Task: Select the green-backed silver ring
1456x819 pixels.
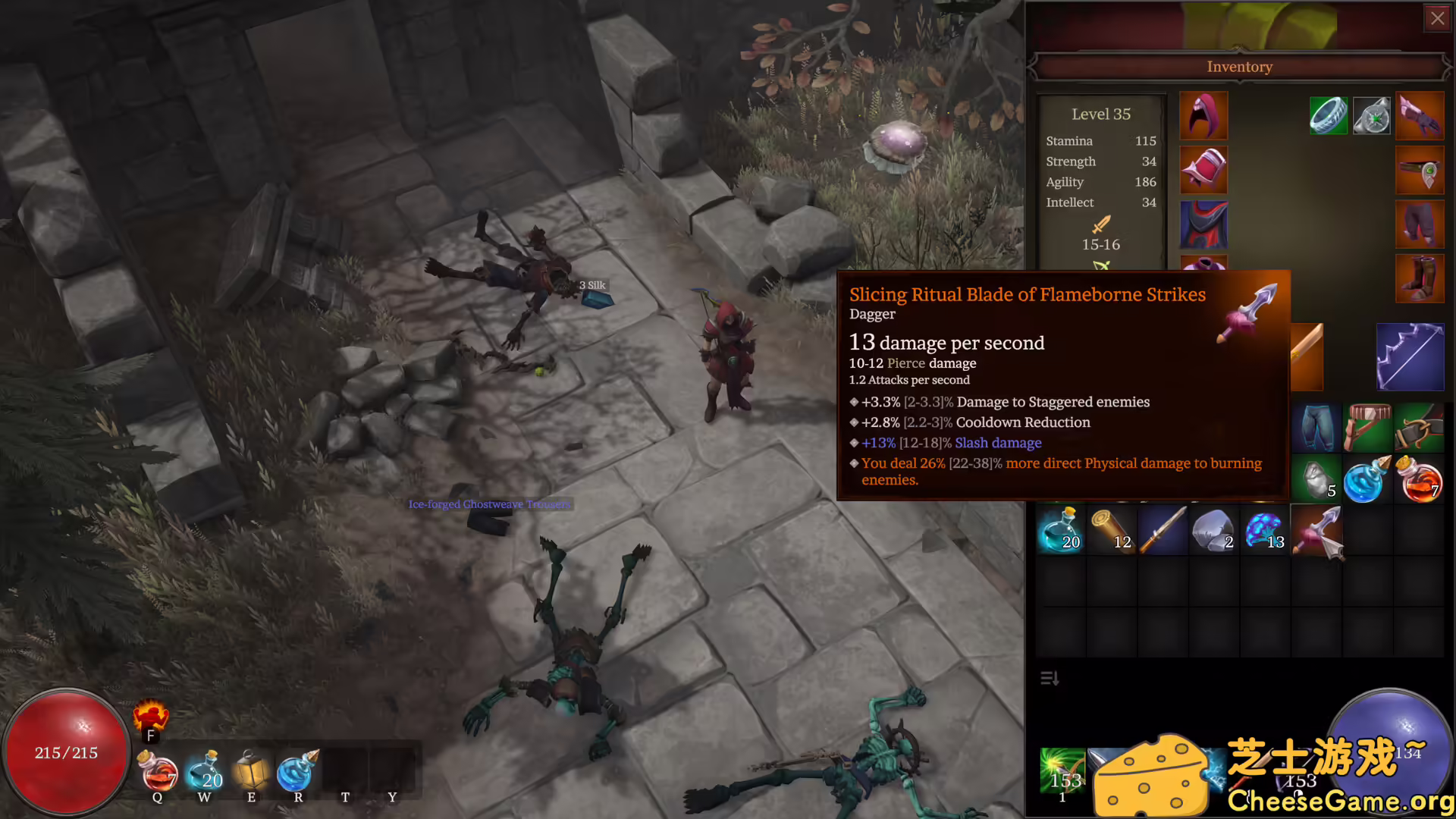Action: pyautogui.click(x=1329, y=116)
